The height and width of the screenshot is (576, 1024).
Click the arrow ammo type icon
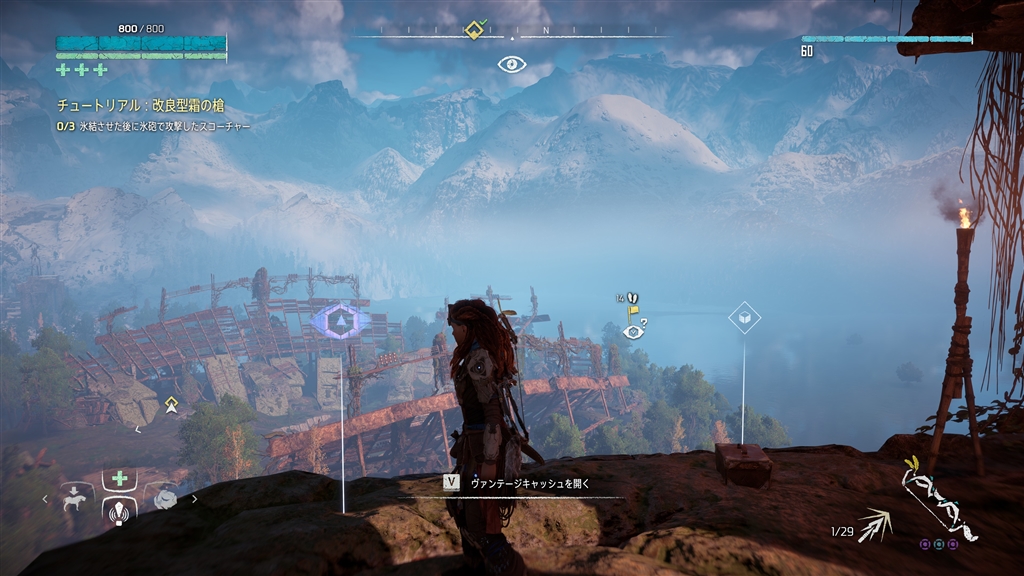[875, 524]
